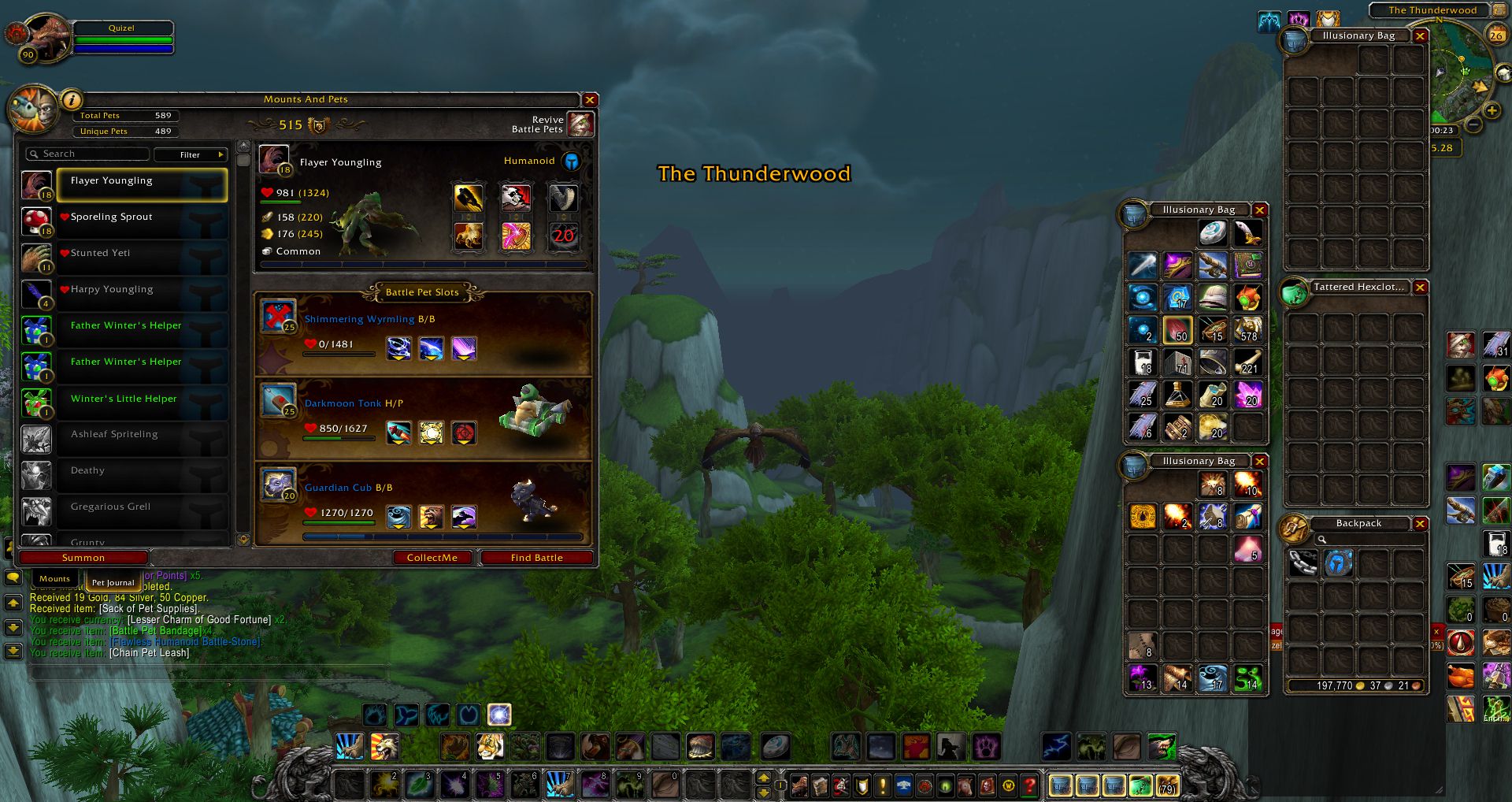The width and height of the screenshot is (1512, 802).
Task: Open the pet Filter dropdown
Action: point(191,154)
